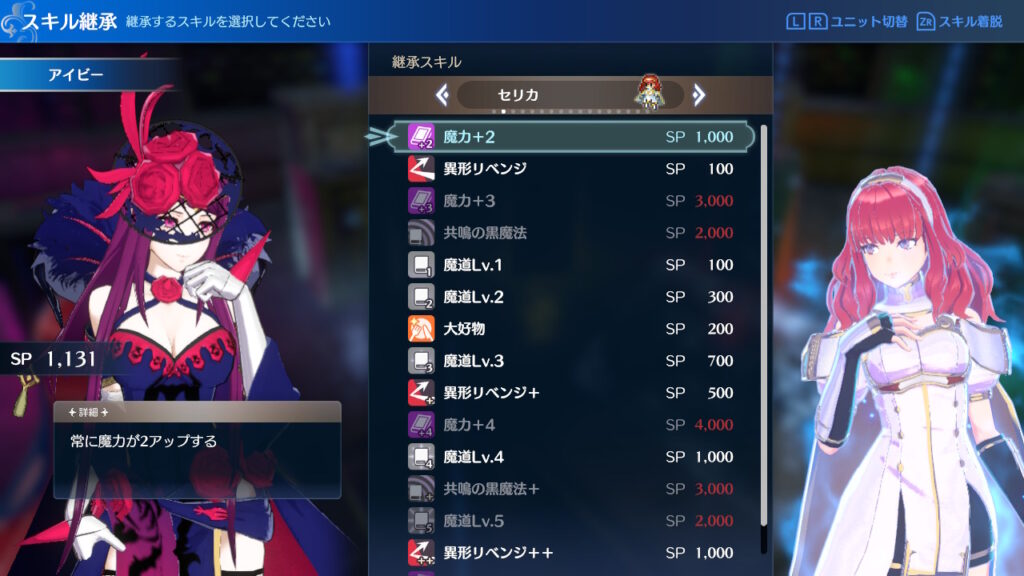Choose 異形リベンジ++ for 1,000 SP

(x=570, y=553)
